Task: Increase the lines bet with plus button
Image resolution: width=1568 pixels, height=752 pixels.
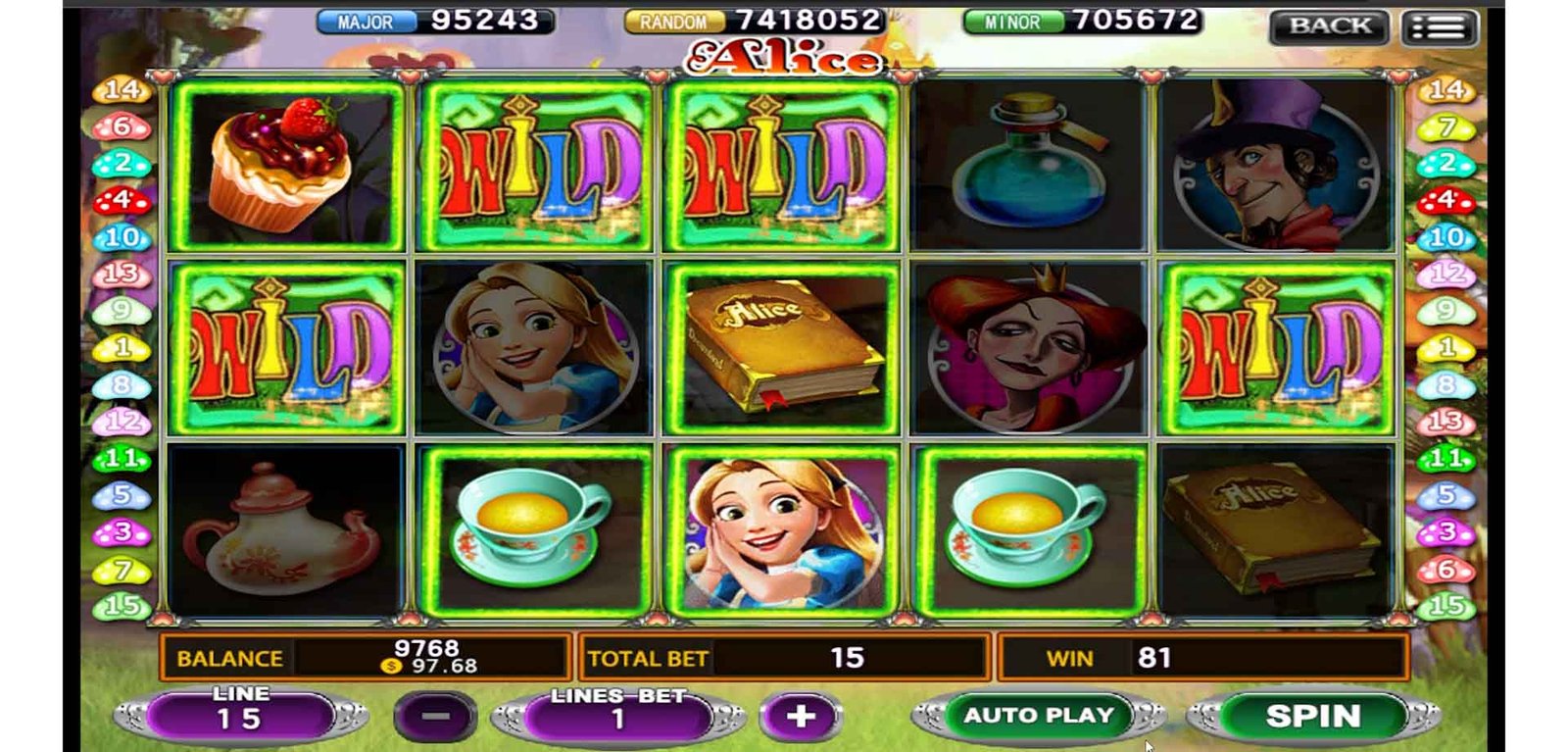Action: coord(800,717)
